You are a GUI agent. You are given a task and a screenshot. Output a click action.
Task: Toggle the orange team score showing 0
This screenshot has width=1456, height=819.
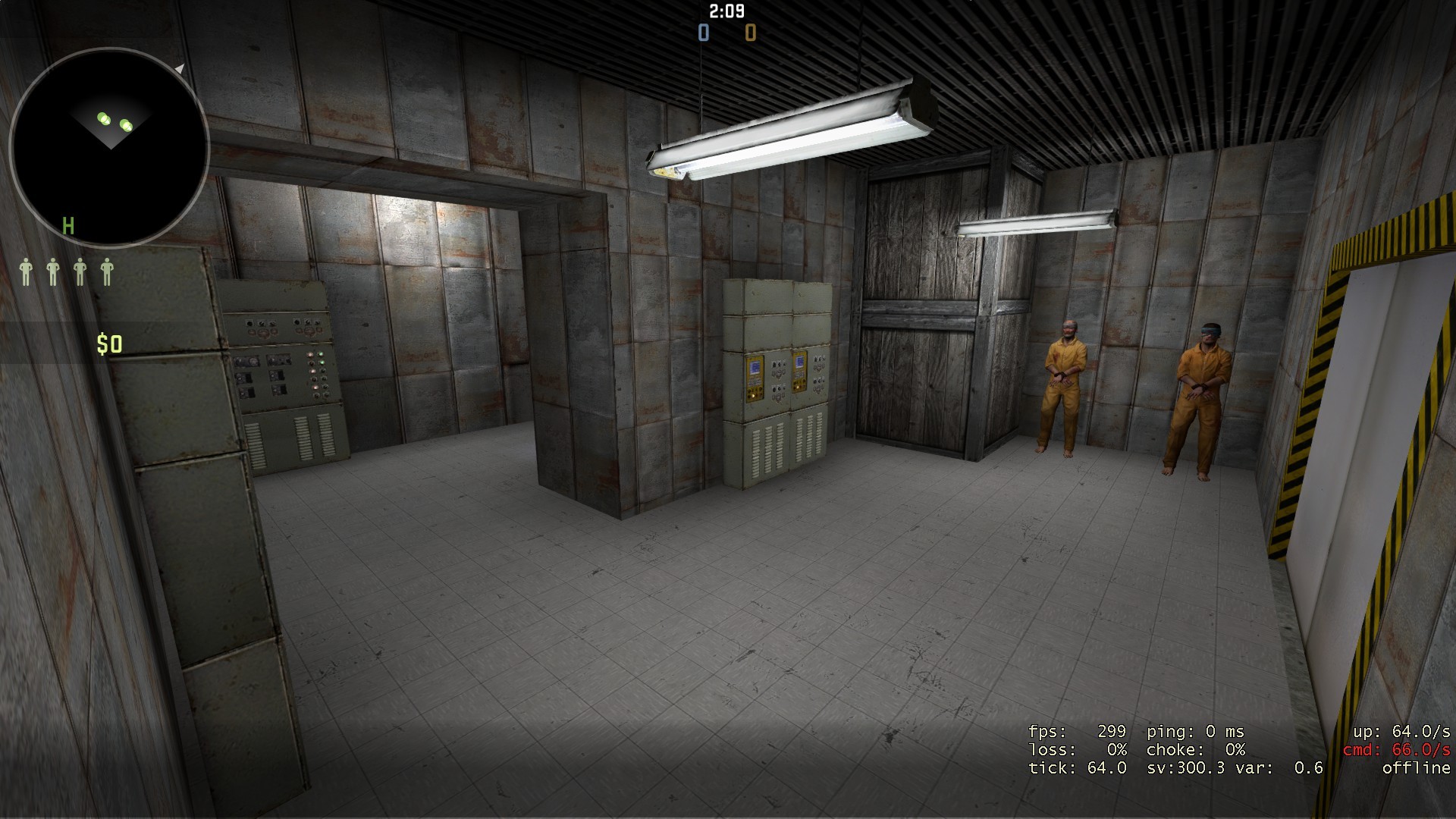[749, 33]
